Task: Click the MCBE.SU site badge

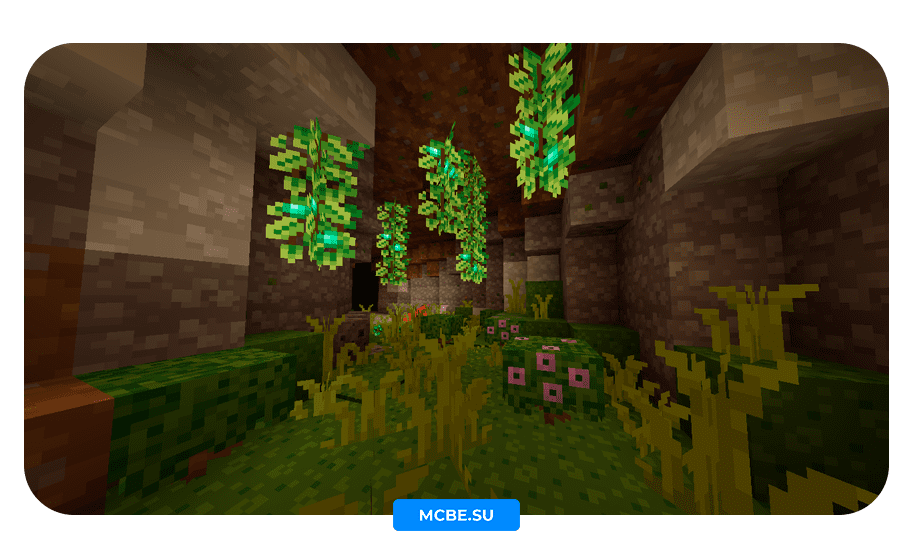Action: (x=456, y=515)
